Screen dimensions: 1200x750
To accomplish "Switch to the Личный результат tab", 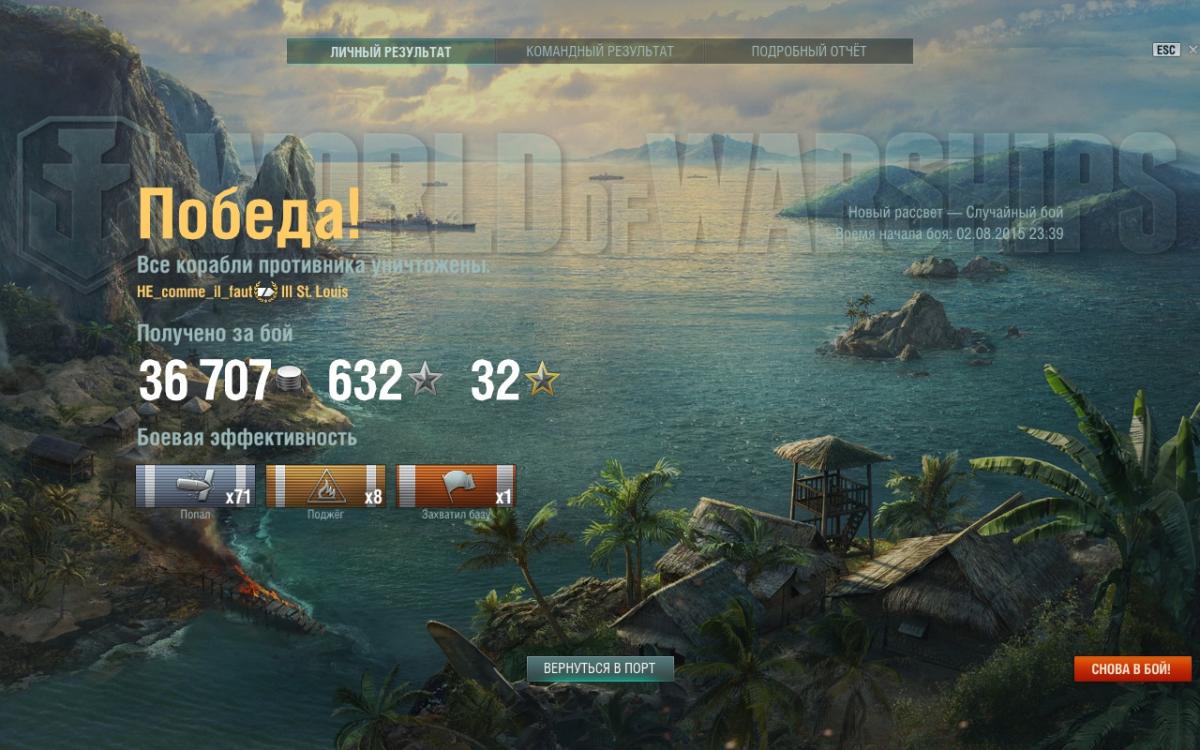I will [391, 51].
